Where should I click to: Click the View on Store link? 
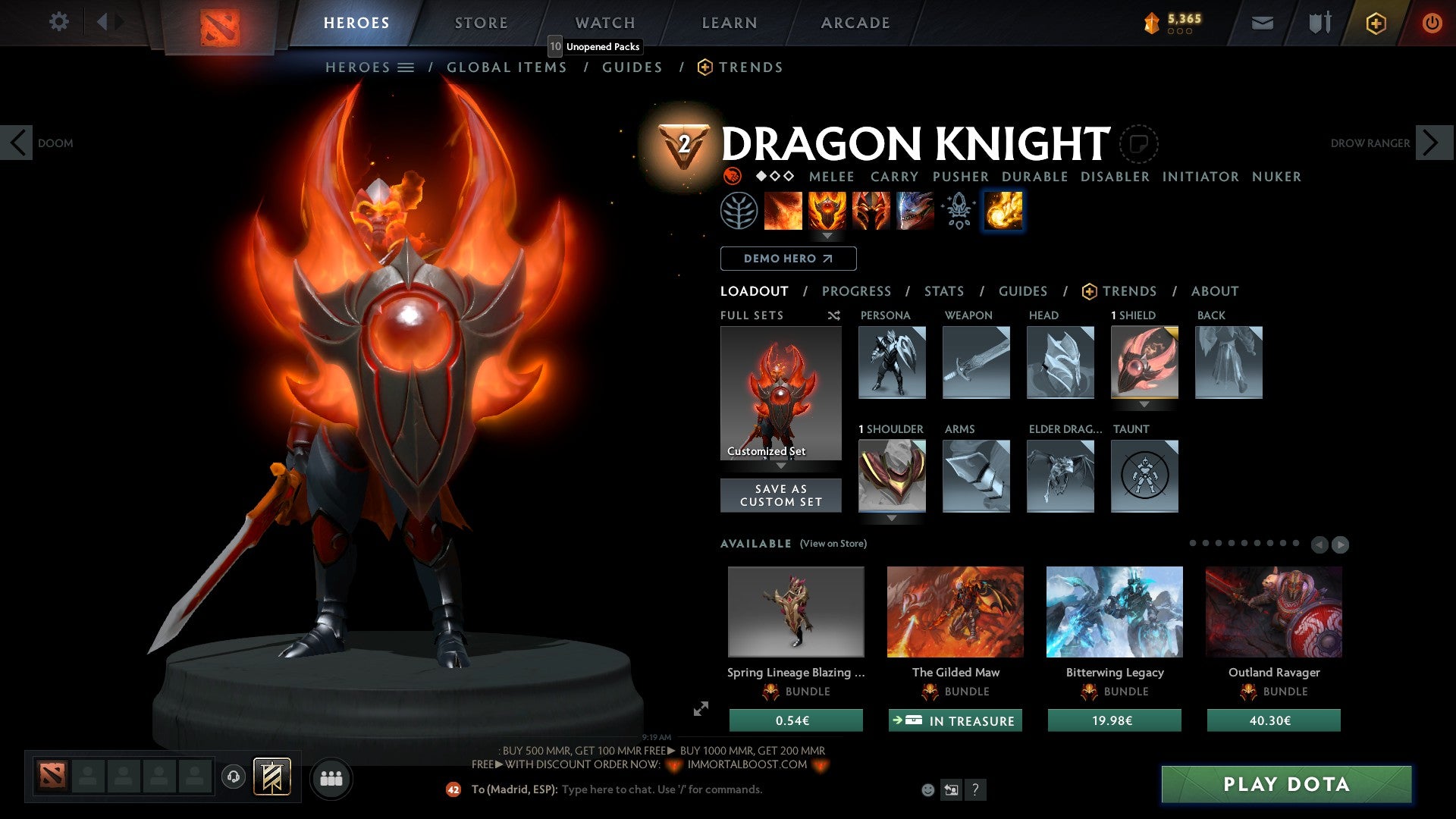(x=834, y=544)
